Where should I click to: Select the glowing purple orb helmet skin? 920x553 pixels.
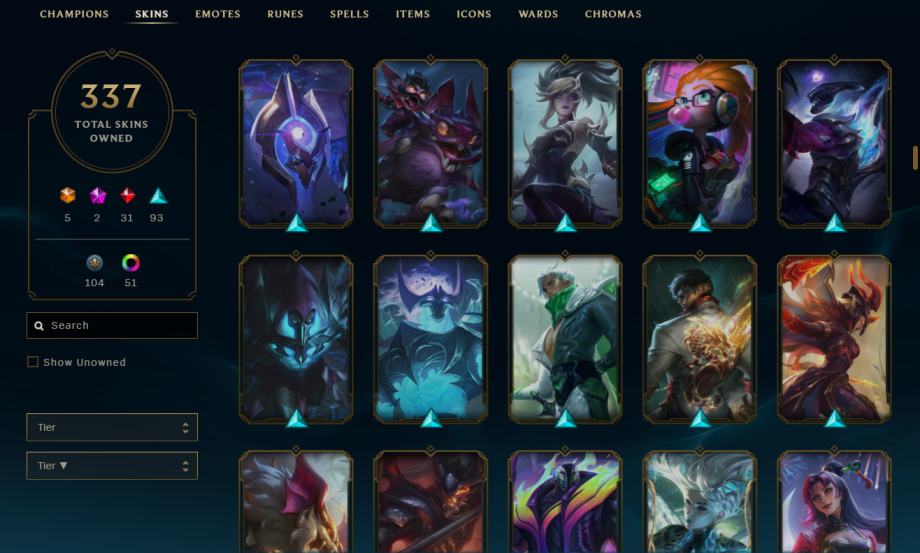tap(296, 142)
